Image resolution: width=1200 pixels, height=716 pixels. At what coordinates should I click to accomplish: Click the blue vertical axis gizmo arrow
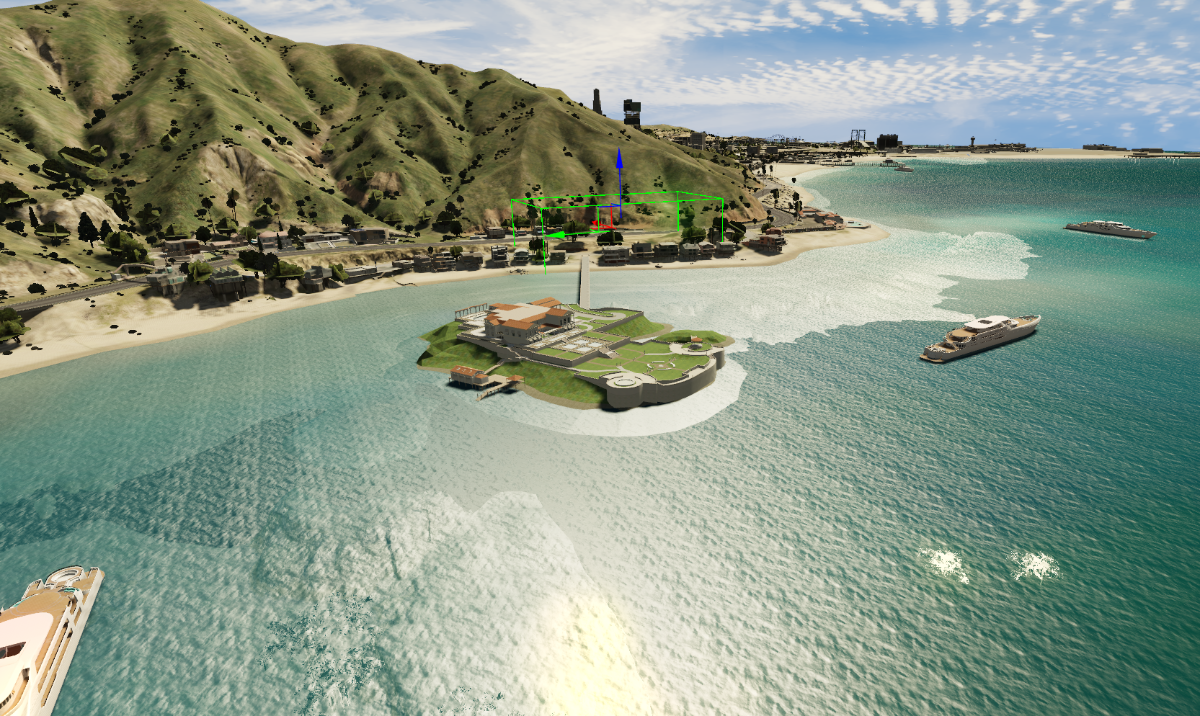click(x=620, y=160)
